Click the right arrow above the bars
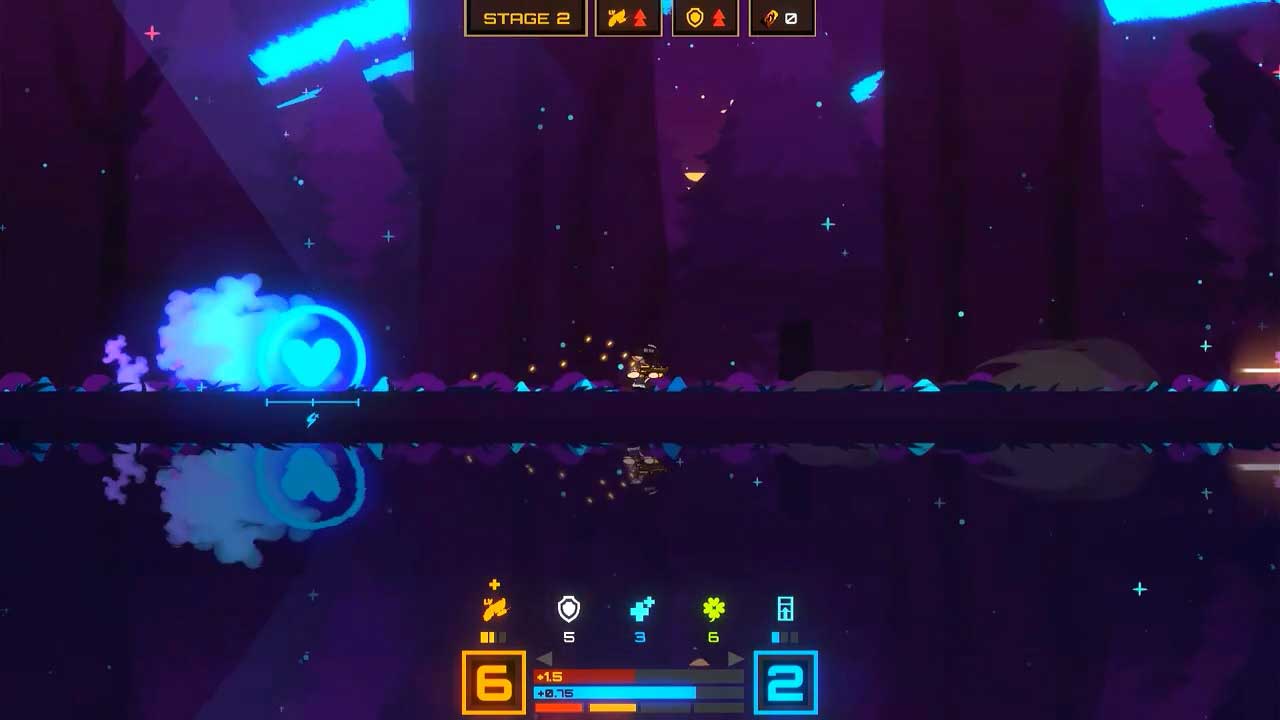1280x720 pixels. [735, 658]
